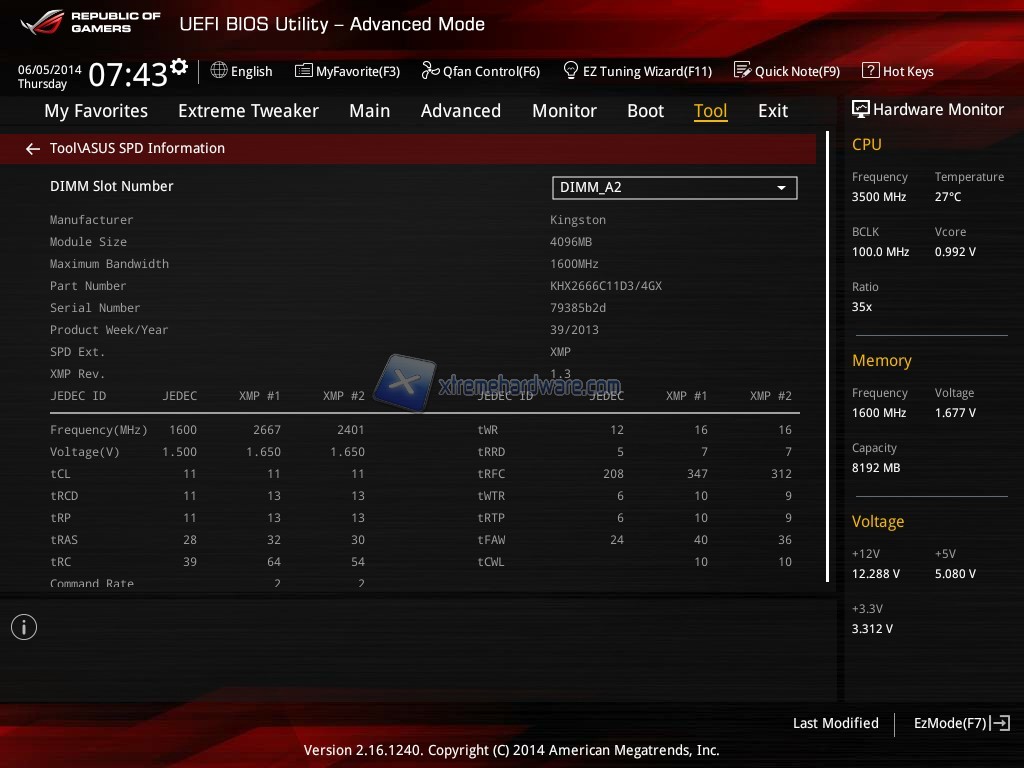This screenshot has width=1024, height=768.
Task: Click the info icon in the help area
Action: pos(24,627)
